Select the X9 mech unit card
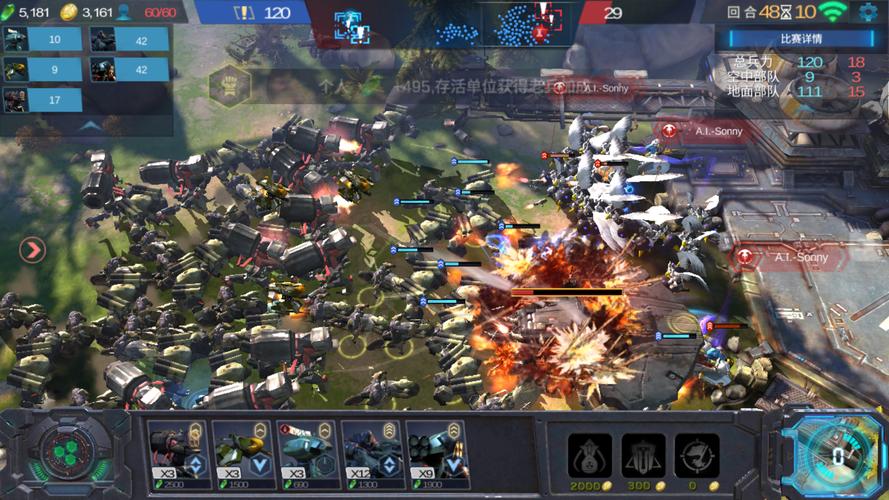This screenshot has height=500, width=889. pyautogui.click(x=437, y=452)
